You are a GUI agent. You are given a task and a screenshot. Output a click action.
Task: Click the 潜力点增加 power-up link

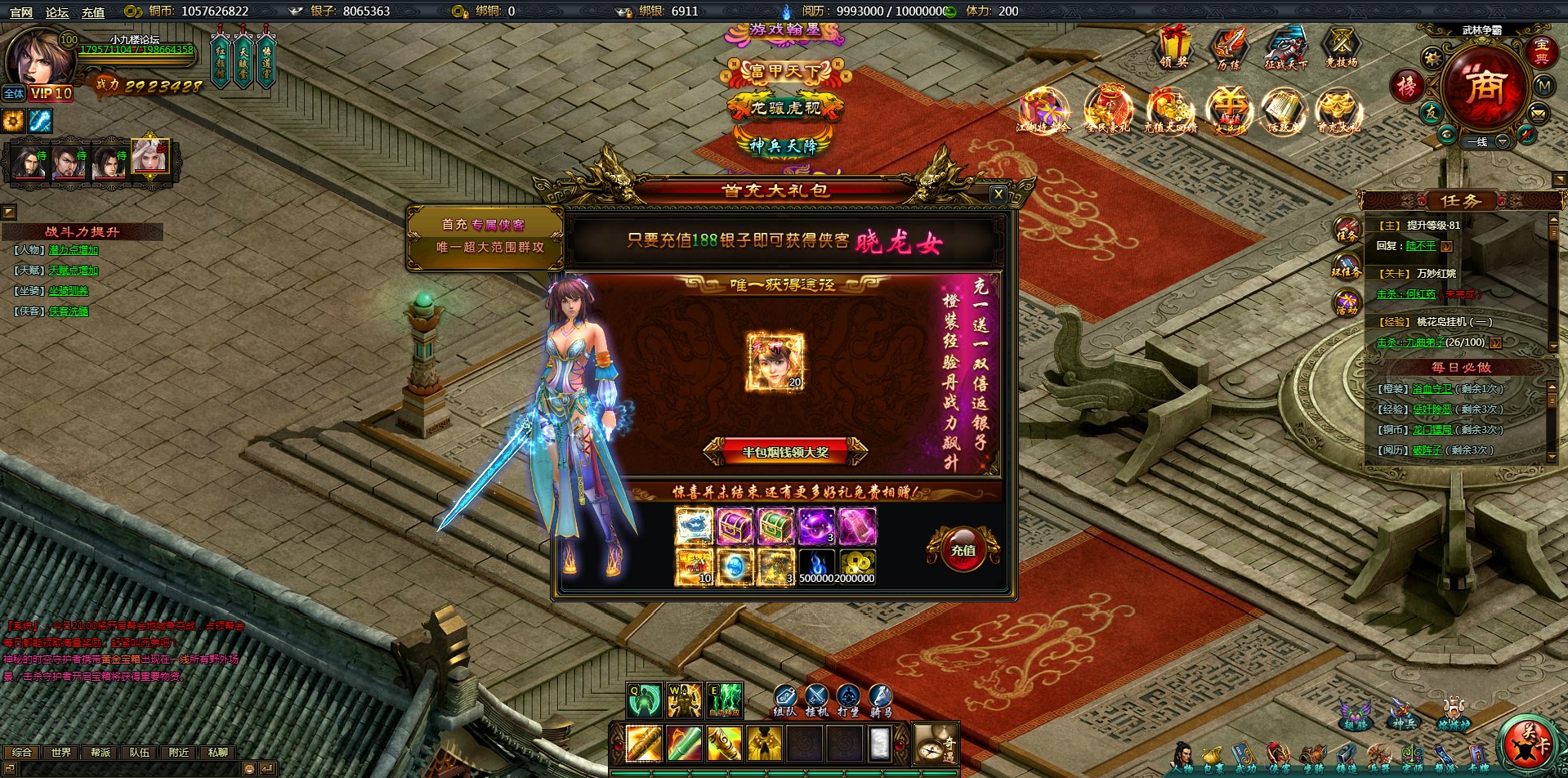(74, 250)
